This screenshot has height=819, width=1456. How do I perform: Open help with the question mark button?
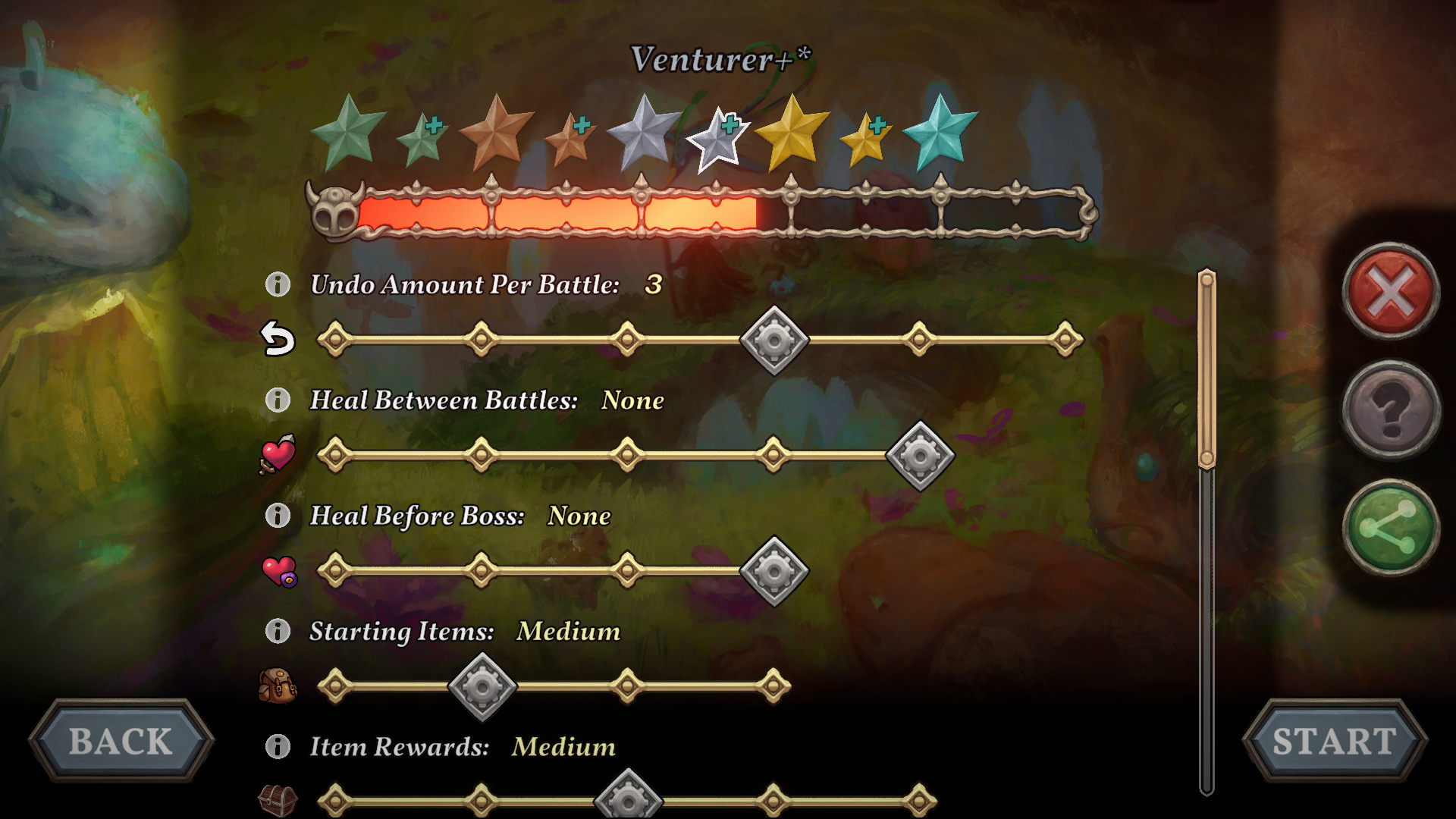pyautogui.click(x=1391, y=410)
